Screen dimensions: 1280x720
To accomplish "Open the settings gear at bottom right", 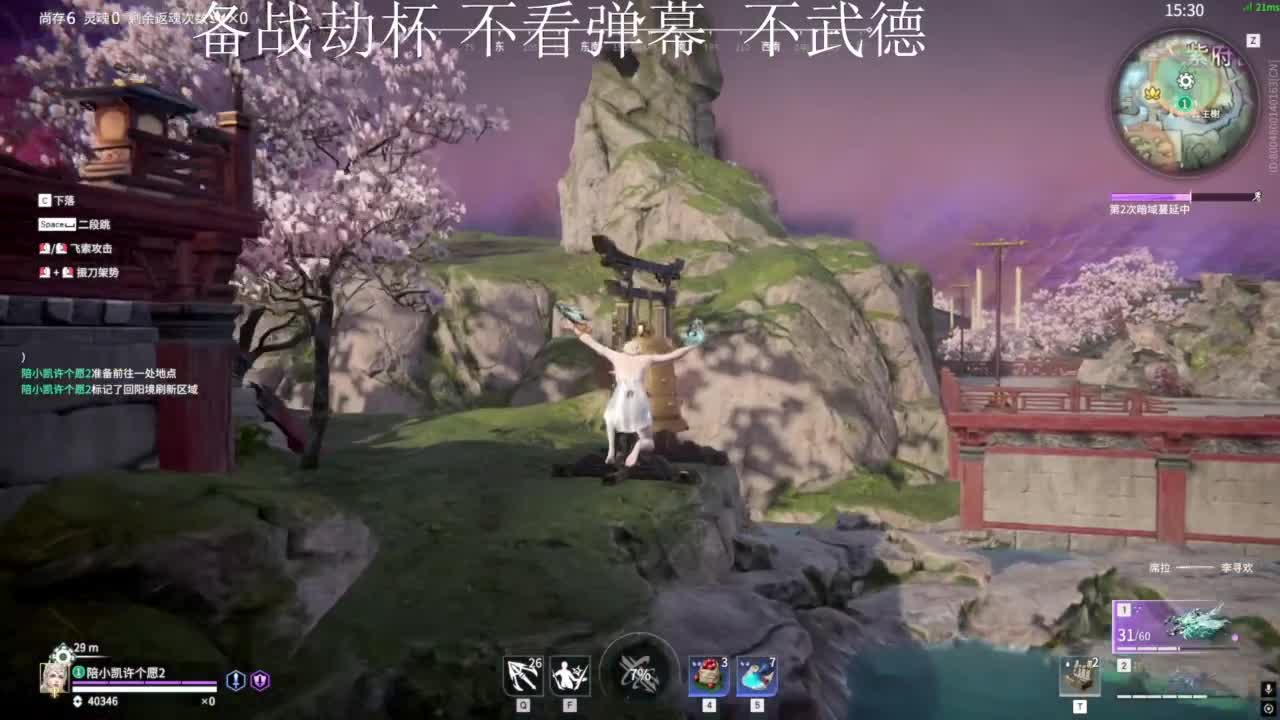I will tap(1268, 708).
